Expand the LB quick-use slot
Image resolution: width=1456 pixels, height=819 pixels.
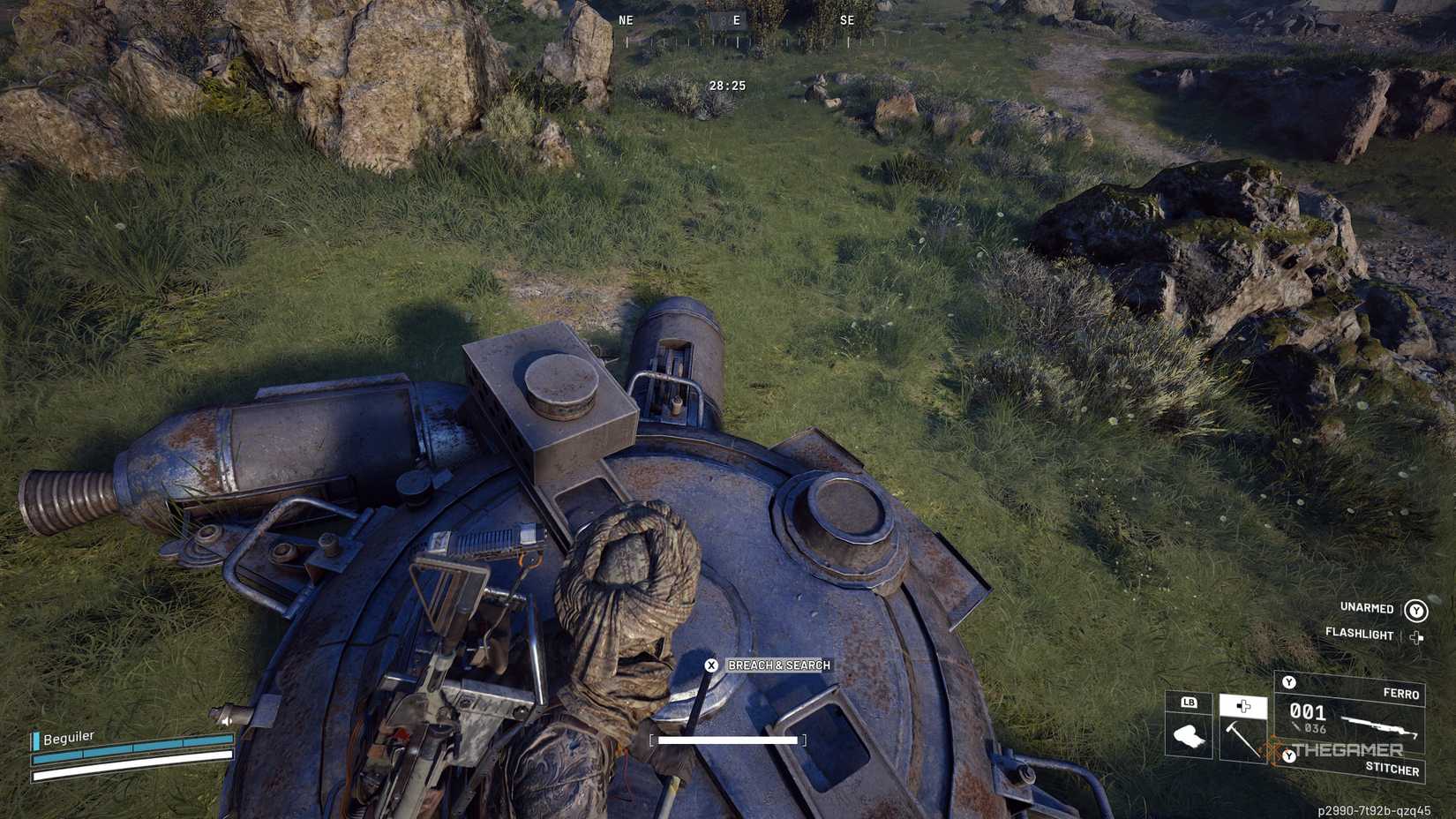(1190, 703)
